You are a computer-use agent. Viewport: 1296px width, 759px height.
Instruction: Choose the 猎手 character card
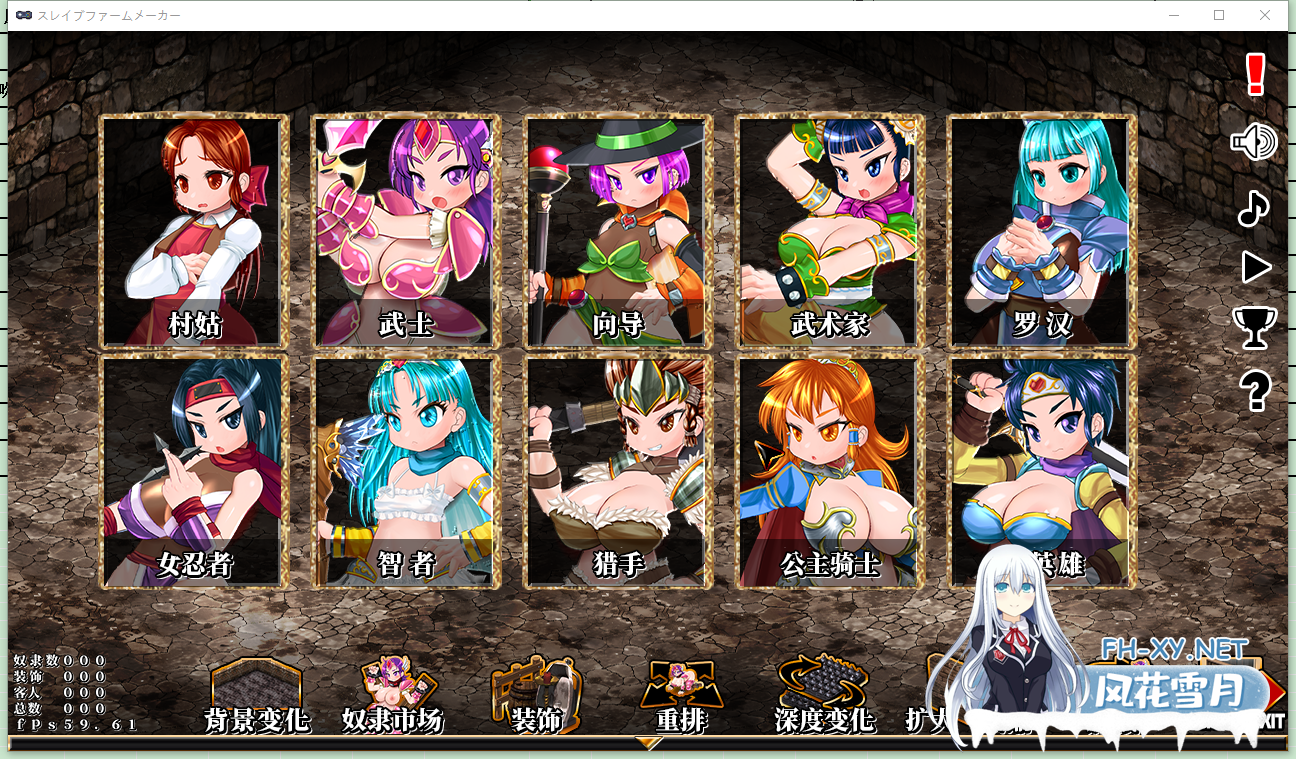[x=618, y=471]
